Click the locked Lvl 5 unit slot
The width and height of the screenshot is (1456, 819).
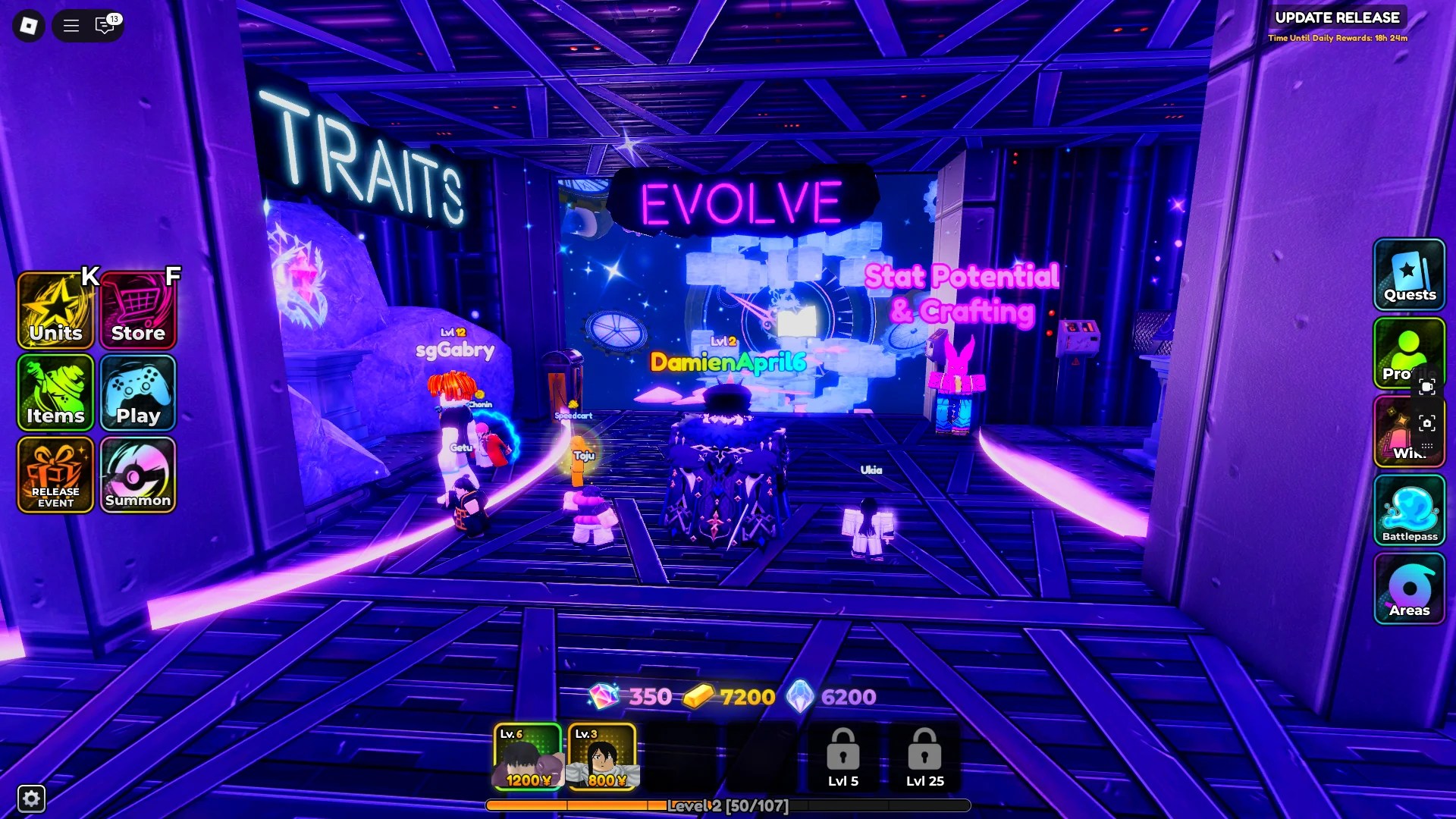click(843, 756)
